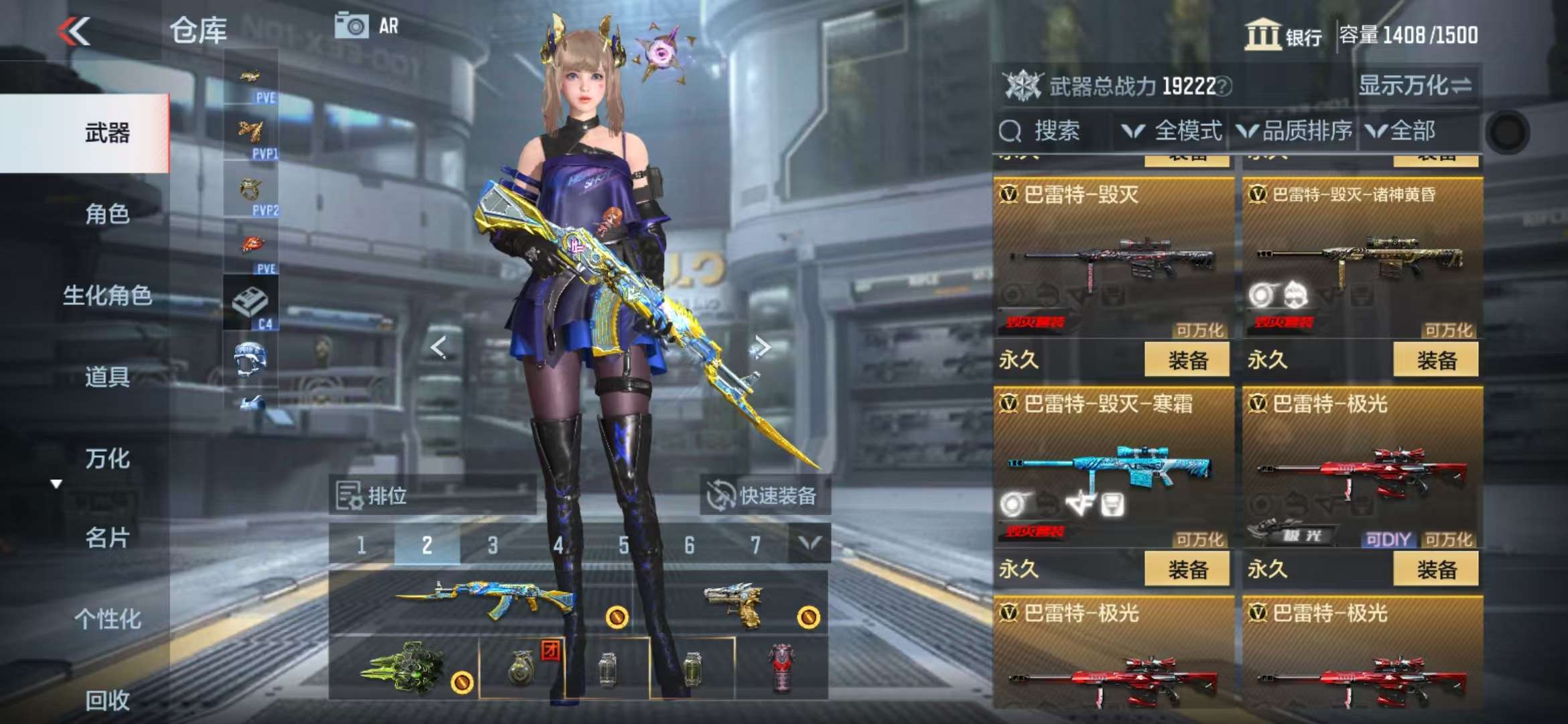Click the 搜索 search field
The height and width of the screenshot is (724, 1568).
(1052, 131)
